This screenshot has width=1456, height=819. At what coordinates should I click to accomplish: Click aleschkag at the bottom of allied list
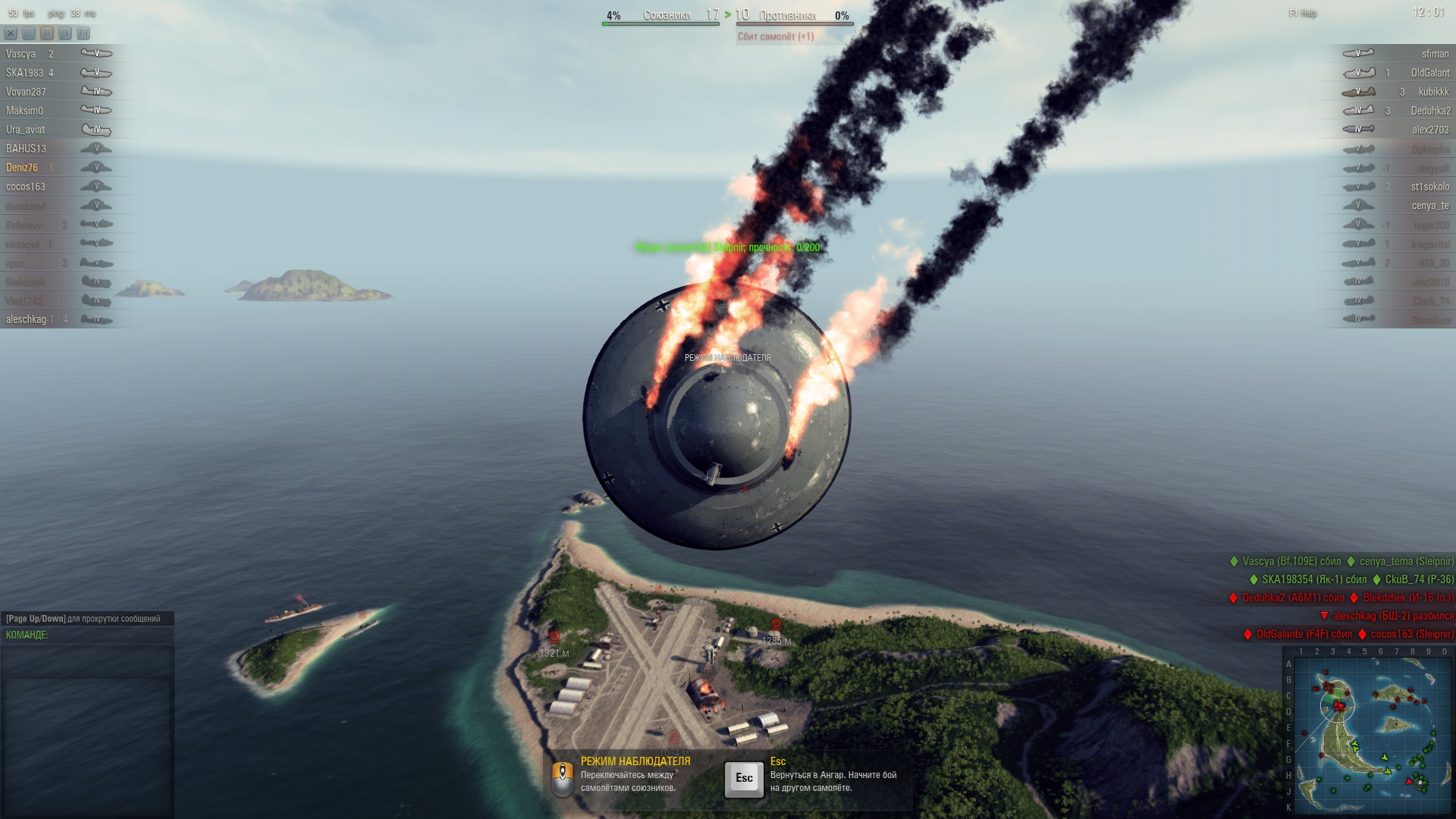tap(26, 319)
